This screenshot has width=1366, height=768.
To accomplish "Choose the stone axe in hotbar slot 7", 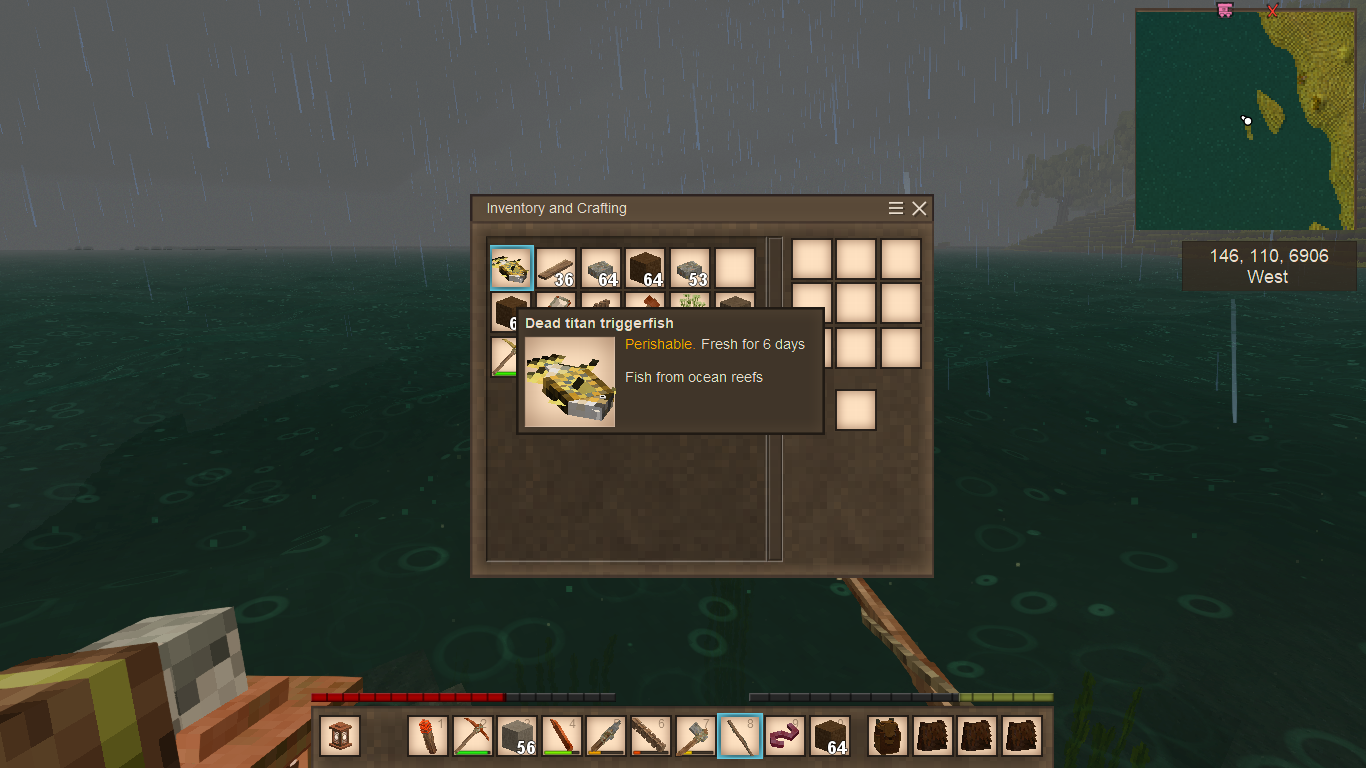I will coord(696,736).
